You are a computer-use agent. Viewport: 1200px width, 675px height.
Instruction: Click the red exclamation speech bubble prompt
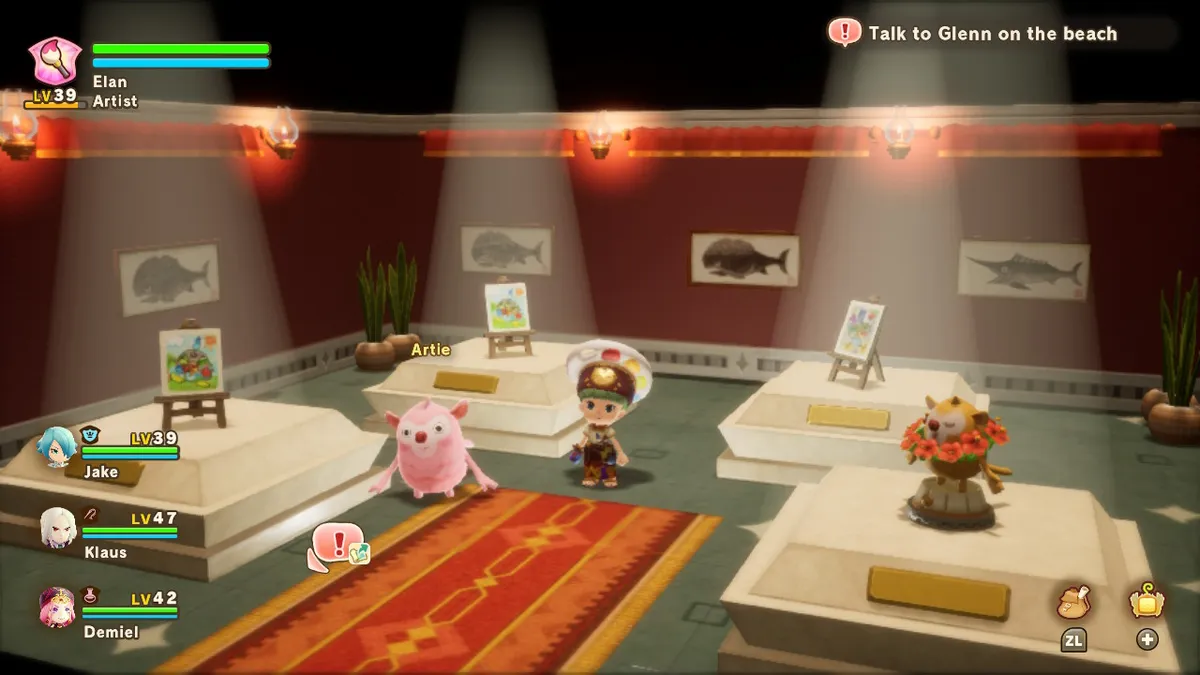(x=337, y=545)
